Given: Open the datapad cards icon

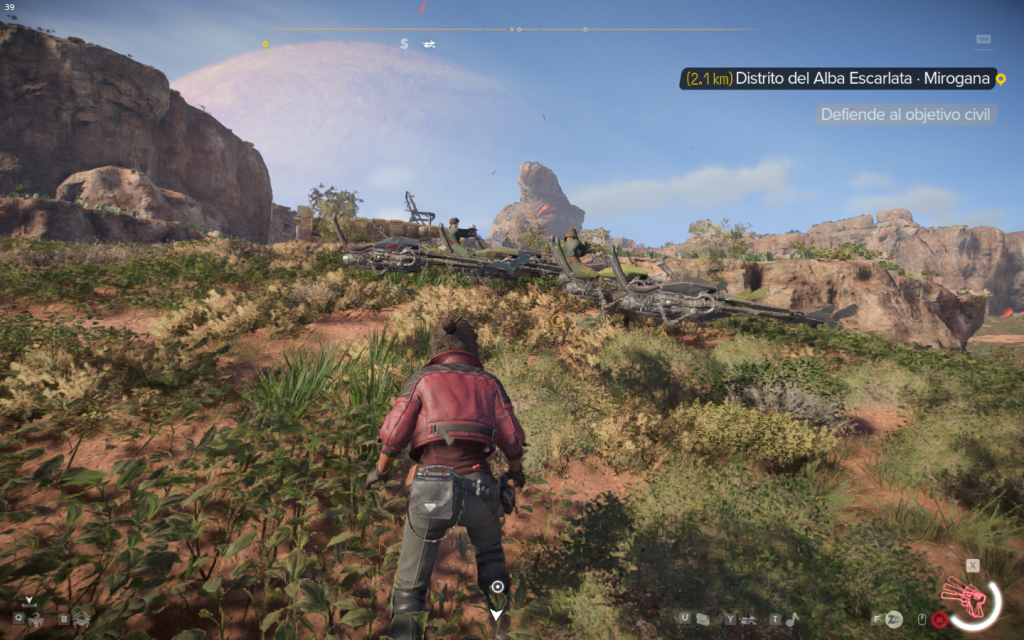Looking at the screenshot, I should pos(703,619).
